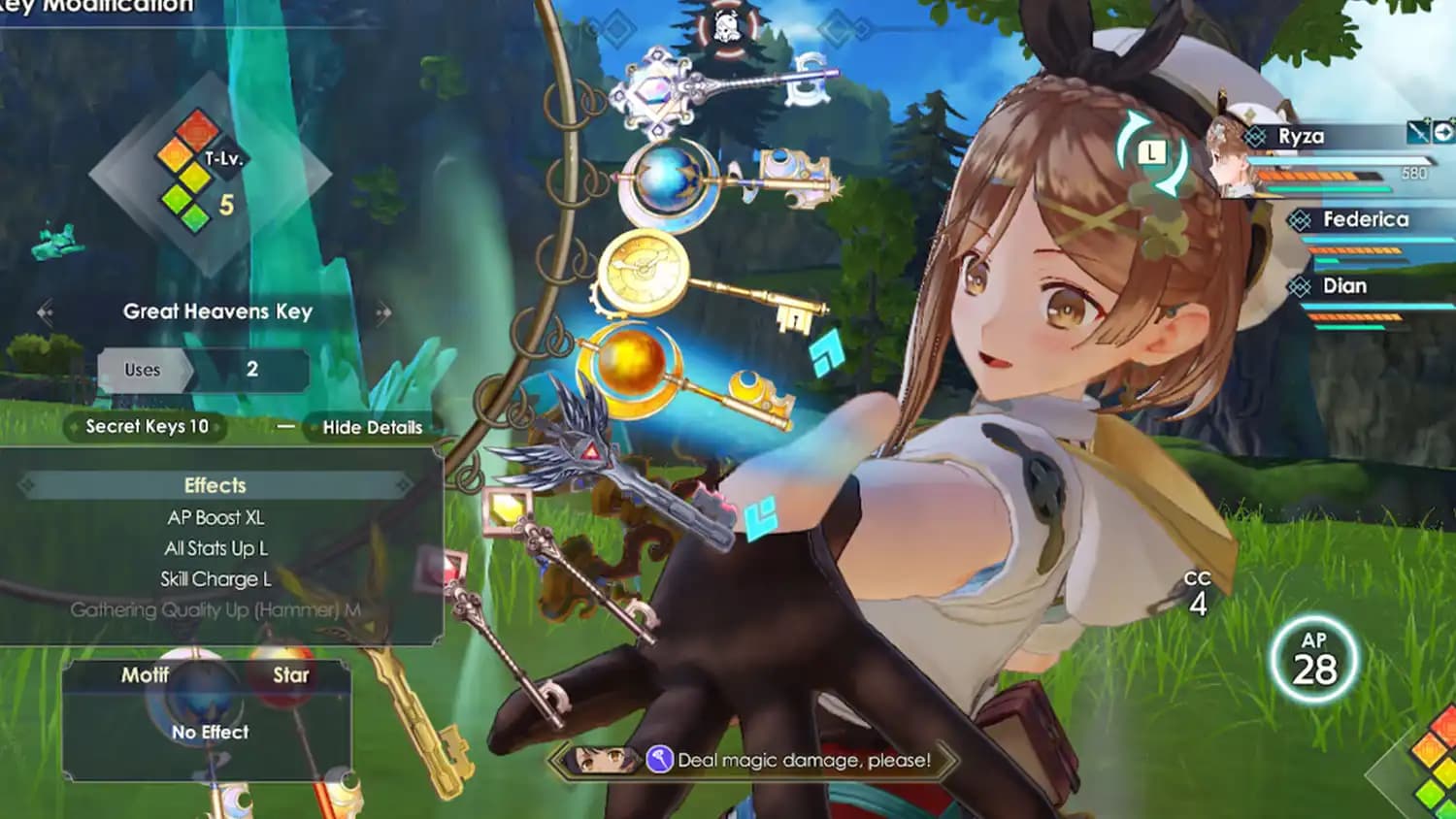Click the Effects panel header
Screen dimensions: 1456x819
point(215,485)
